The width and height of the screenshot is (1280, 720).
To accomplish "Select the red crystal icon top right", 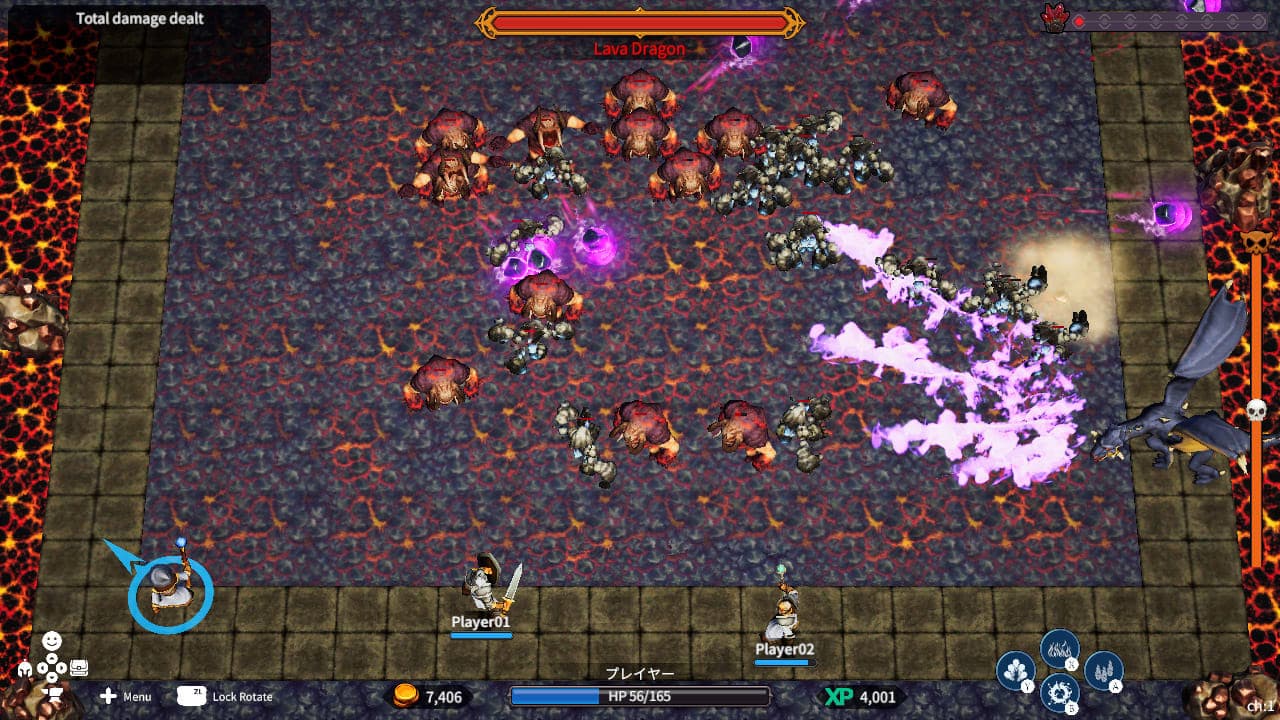I will click(x=1054, y=16).
